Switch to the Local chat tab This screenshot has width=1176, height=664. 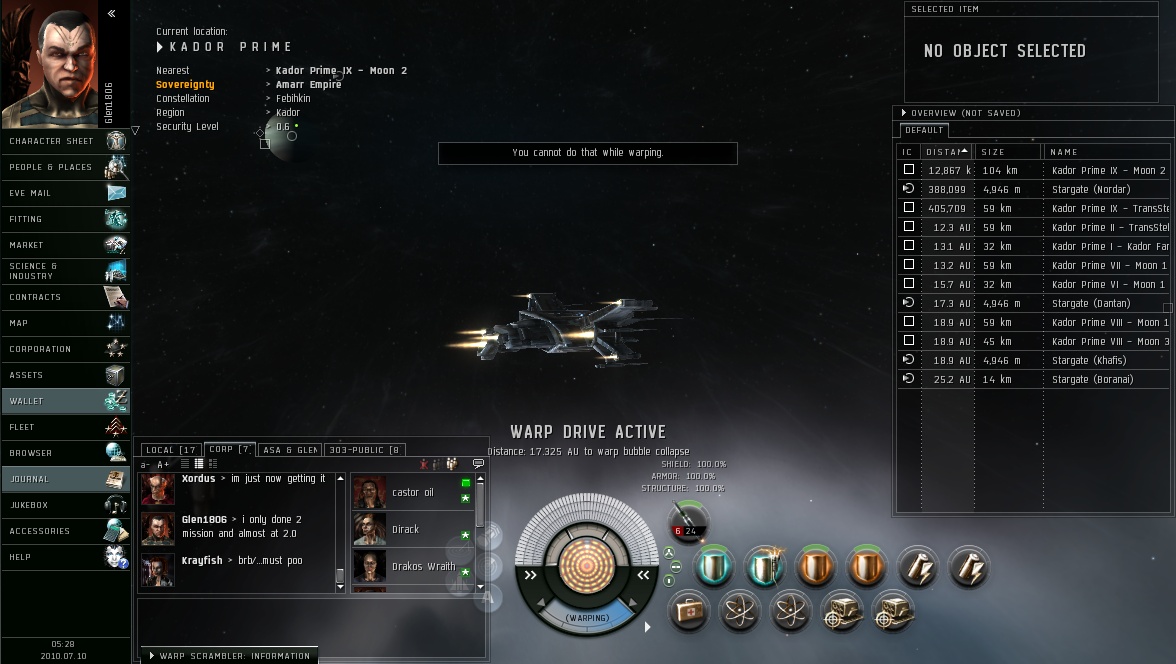tap(170, 450)
